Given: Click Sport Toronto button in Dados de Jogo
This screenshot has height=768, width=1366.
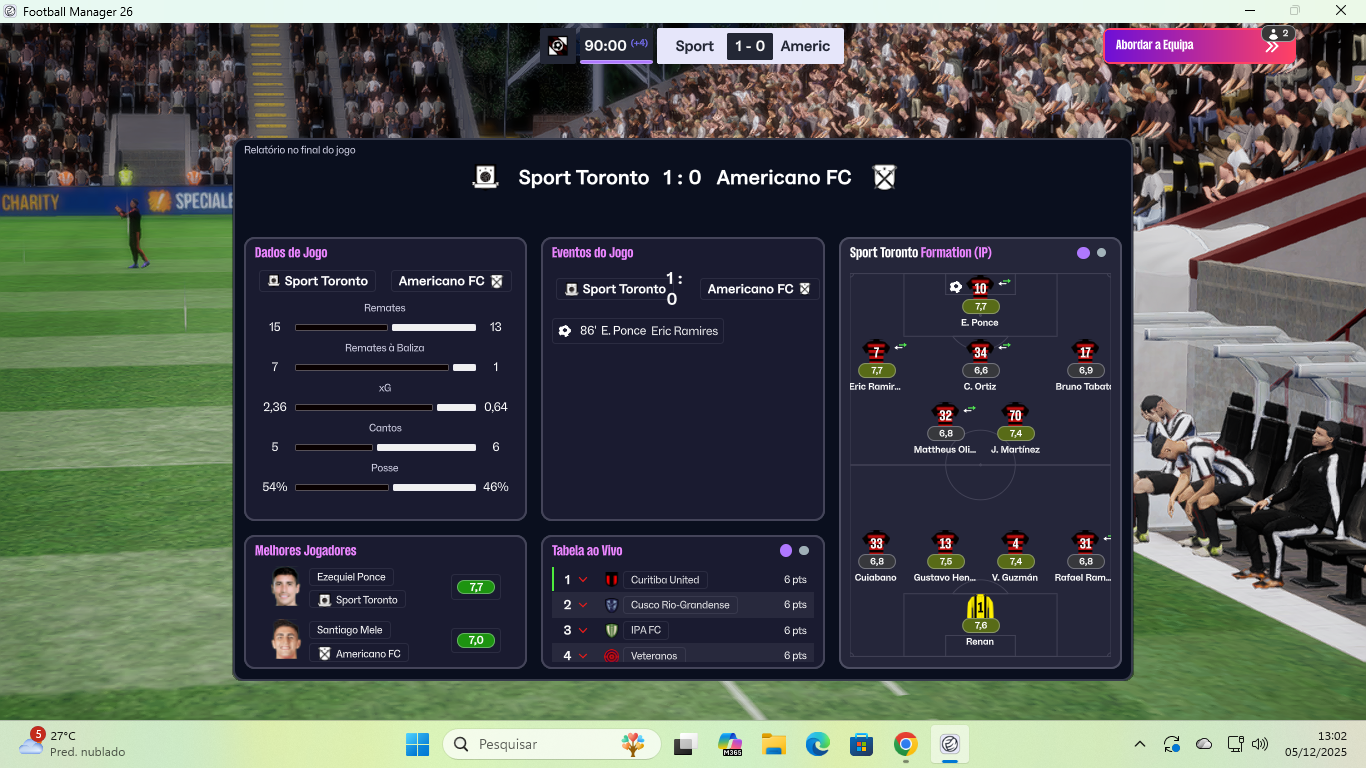Looking at the screenshot, I should click(318, 281).
